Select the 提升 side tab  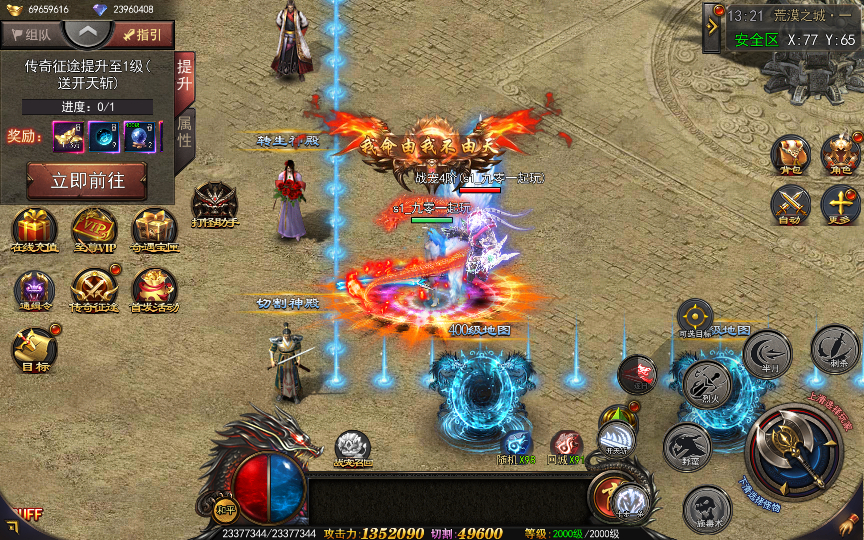coord(185,77)
